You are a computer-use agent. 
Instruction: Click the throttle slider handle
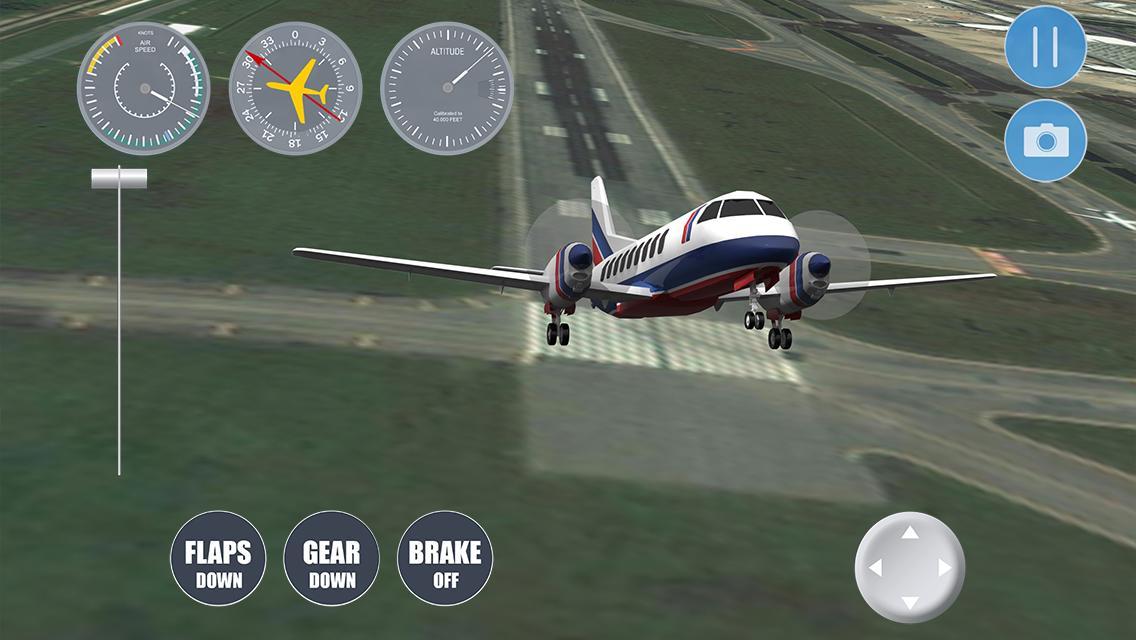pyautogui.click(x=119, y=179)
